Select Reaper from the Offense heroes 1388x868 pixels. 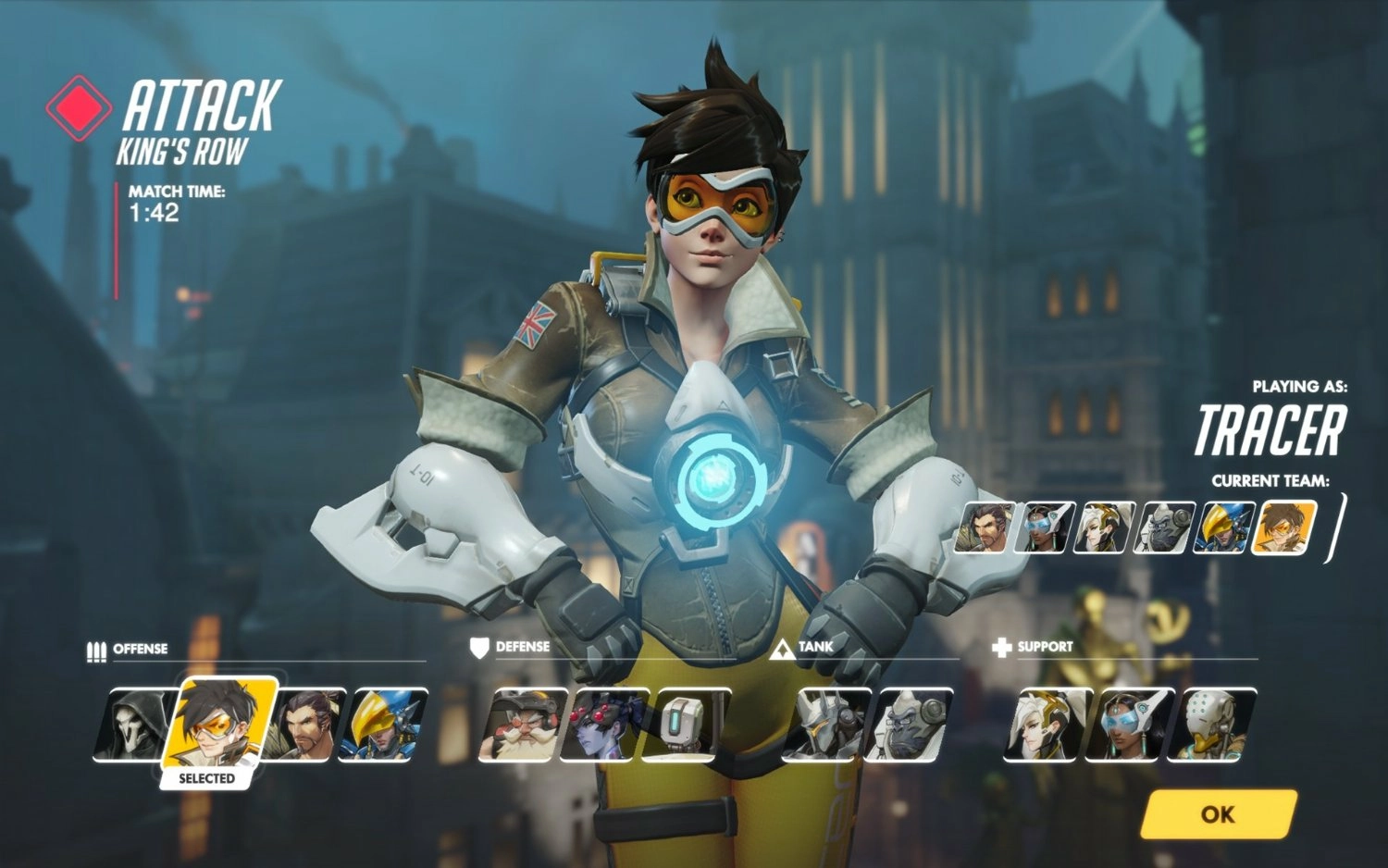pos(134,725)
